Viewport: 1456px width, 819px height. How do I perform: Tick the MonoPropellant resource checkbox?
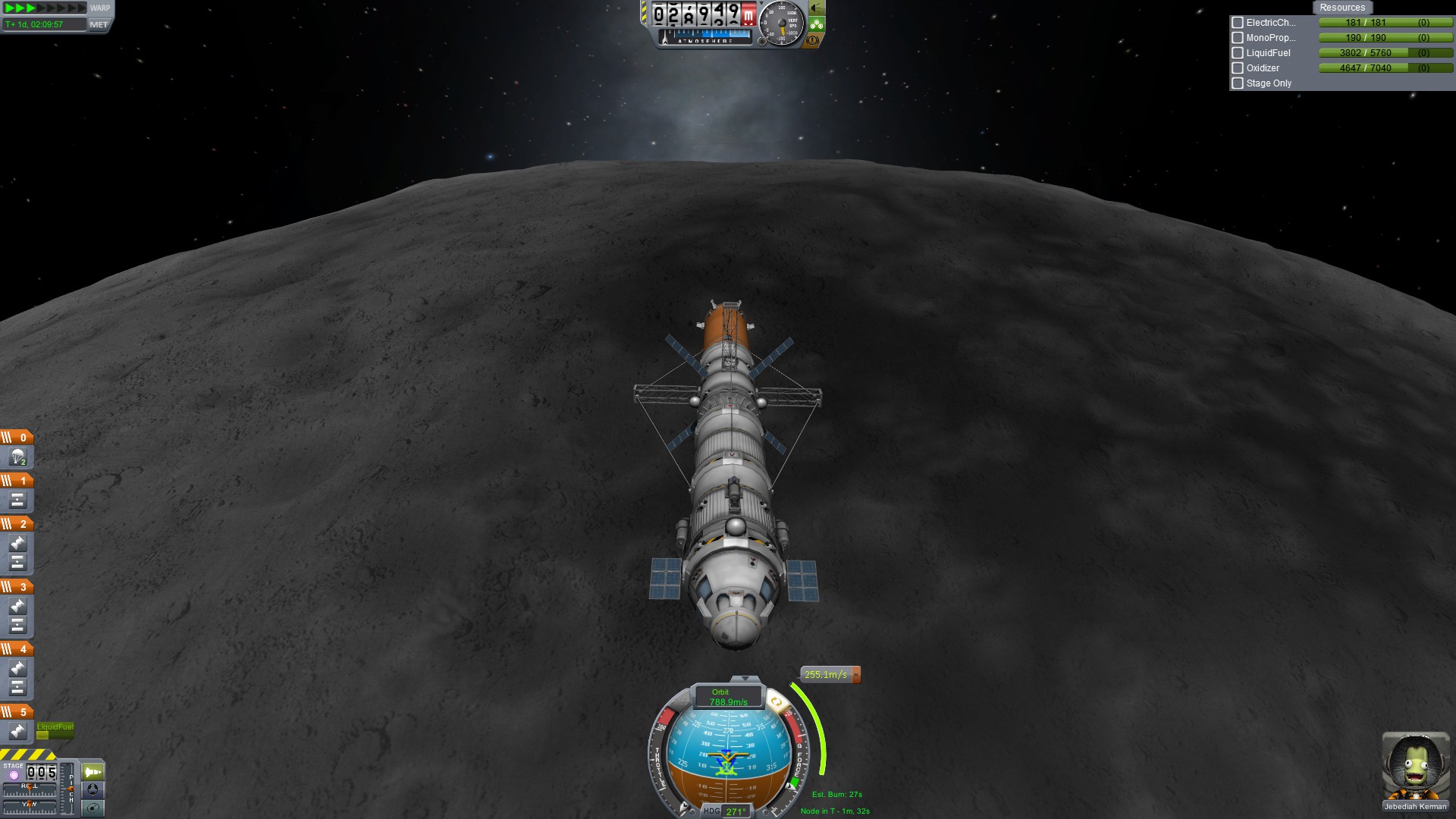(1238, 38)
